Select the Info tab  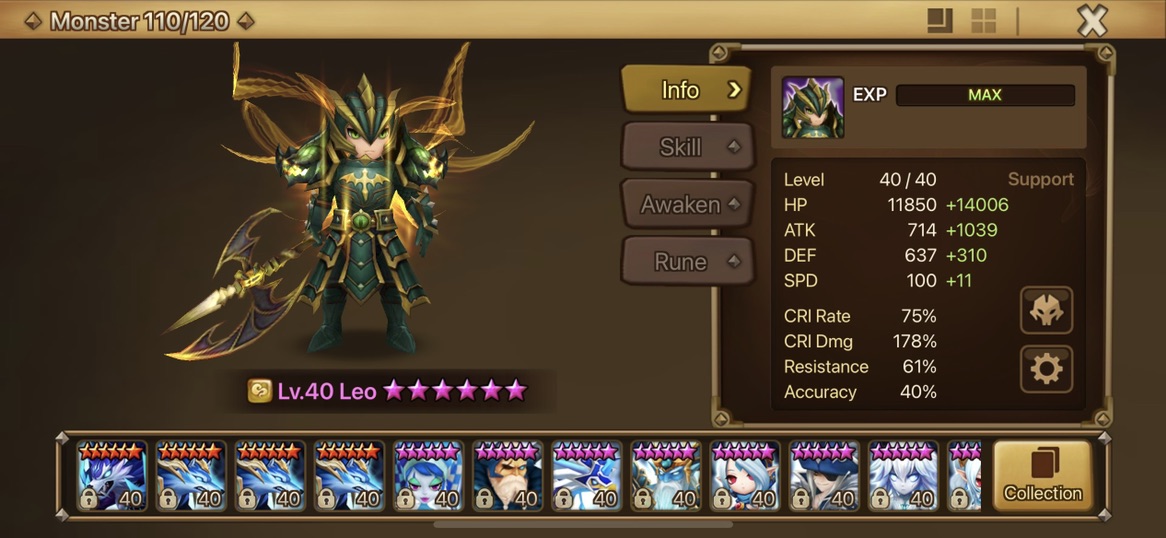(x=684, y=90)
